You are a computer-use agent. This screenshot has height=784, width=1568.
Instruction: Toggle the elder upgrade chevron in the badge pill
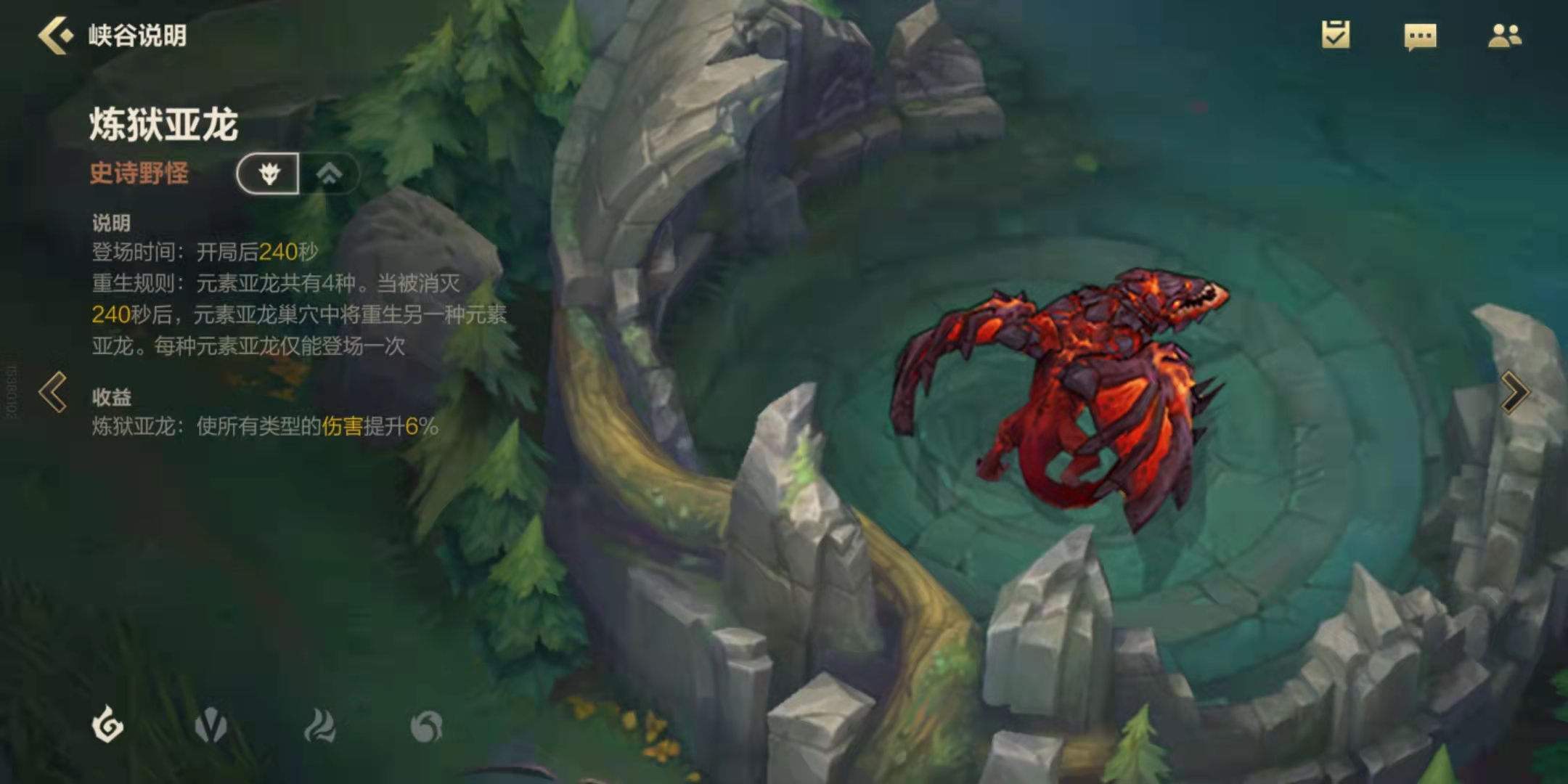[x=332, y=173]
